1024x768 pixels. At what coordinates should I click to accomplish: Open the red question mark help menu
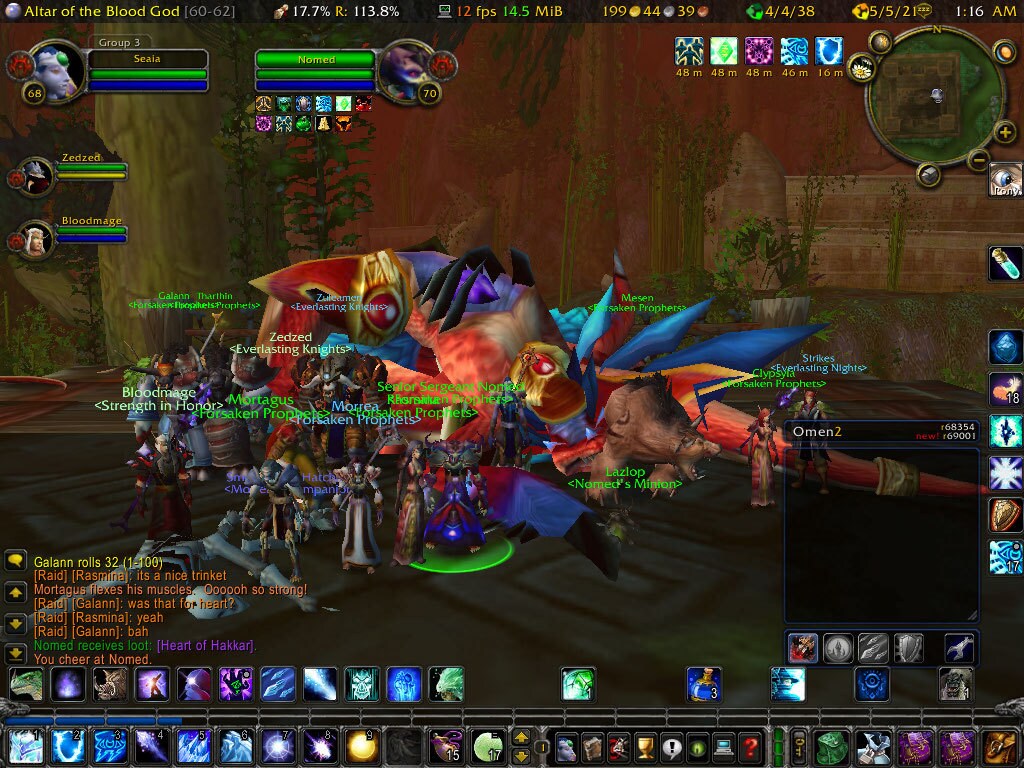pos(751,746)
